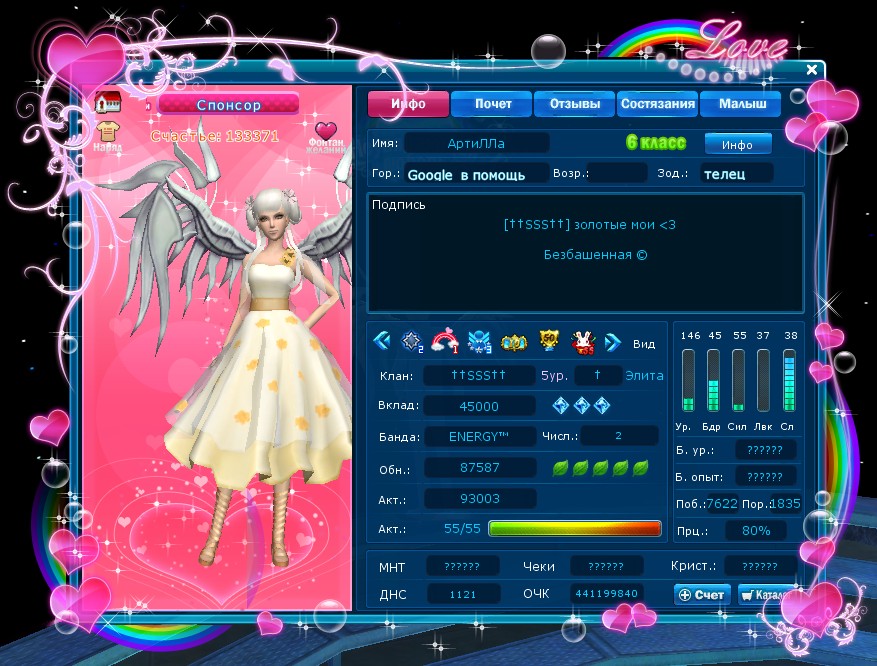The image size is (877, 666).
Task: Go to the Малыш tab
Action: click(x=742, y=104)
